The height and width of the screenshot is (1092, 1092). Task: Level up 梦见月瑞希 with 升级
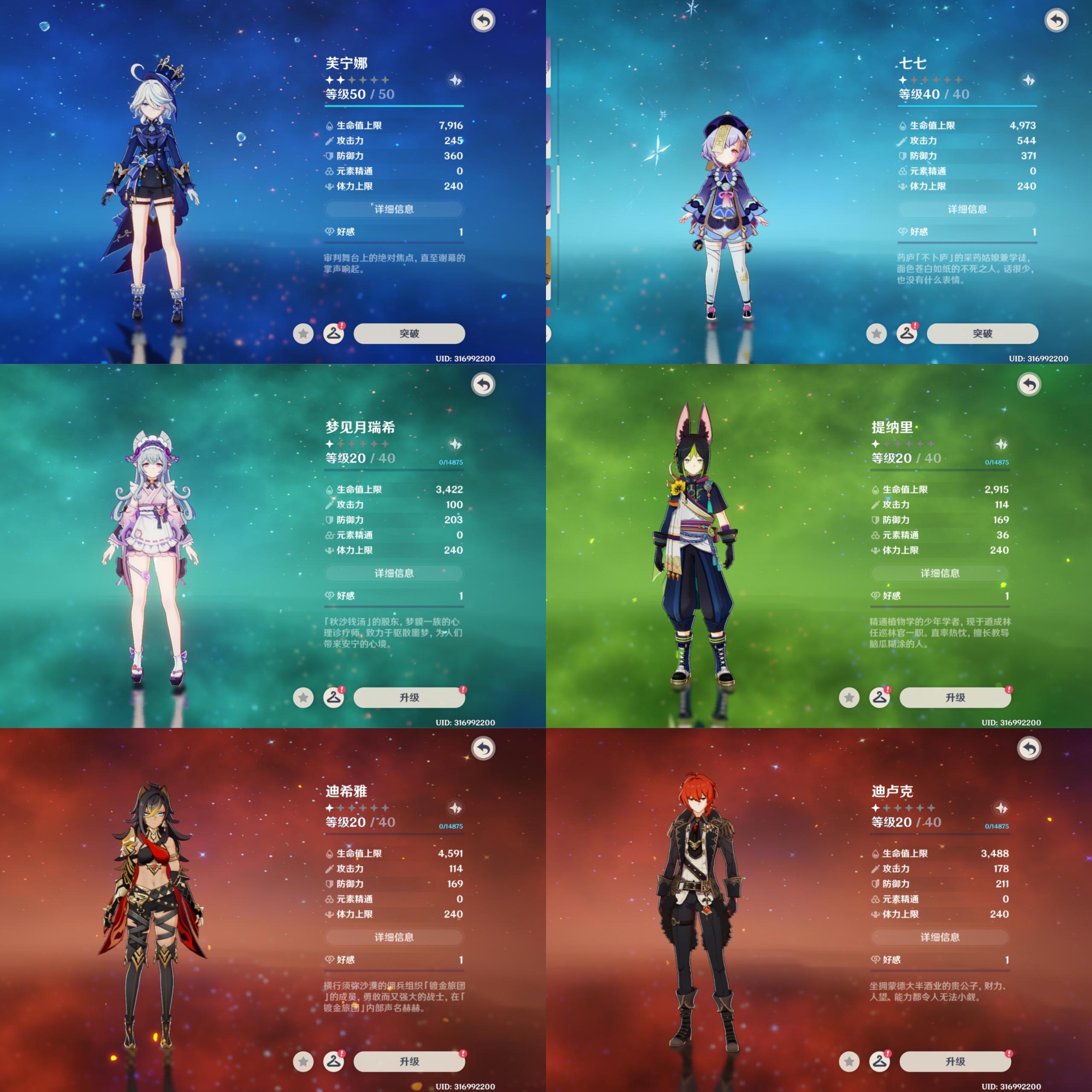pos(409,697)
